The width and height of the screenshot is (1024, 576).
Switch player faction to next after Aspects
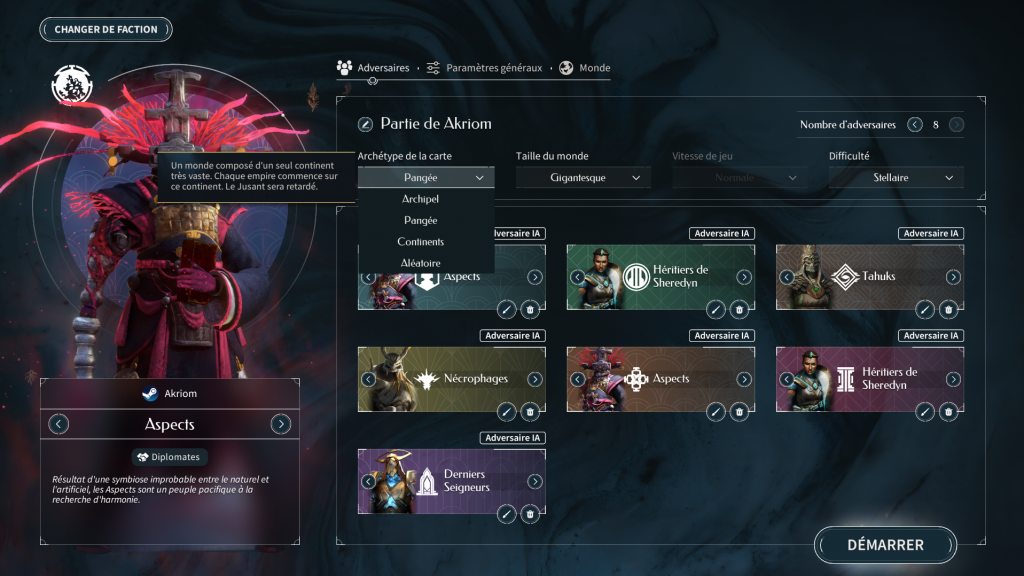[281, 424]
